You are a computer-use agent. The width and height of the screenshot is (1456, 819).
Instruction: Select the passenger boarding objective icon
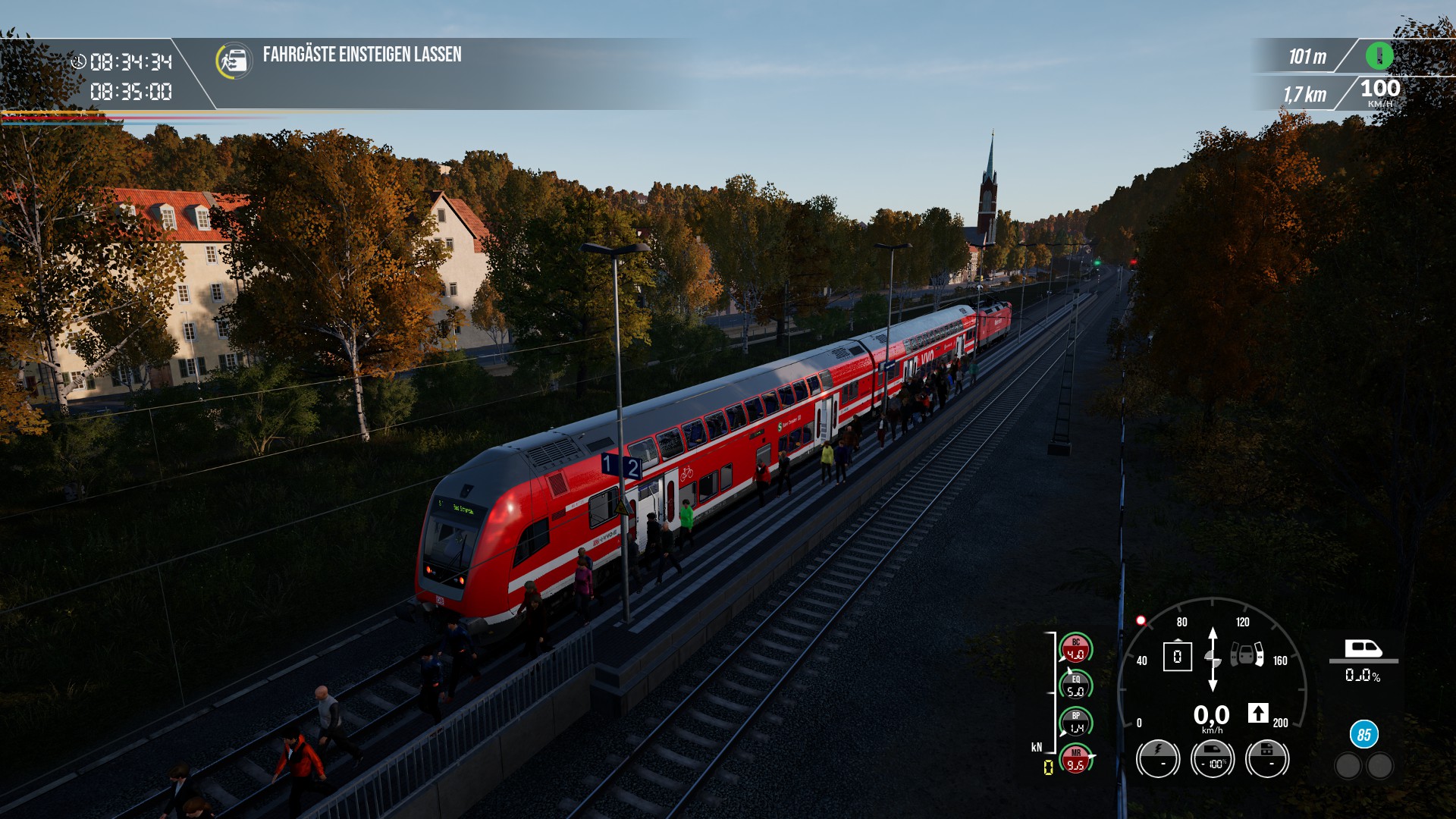pos(234,61)
